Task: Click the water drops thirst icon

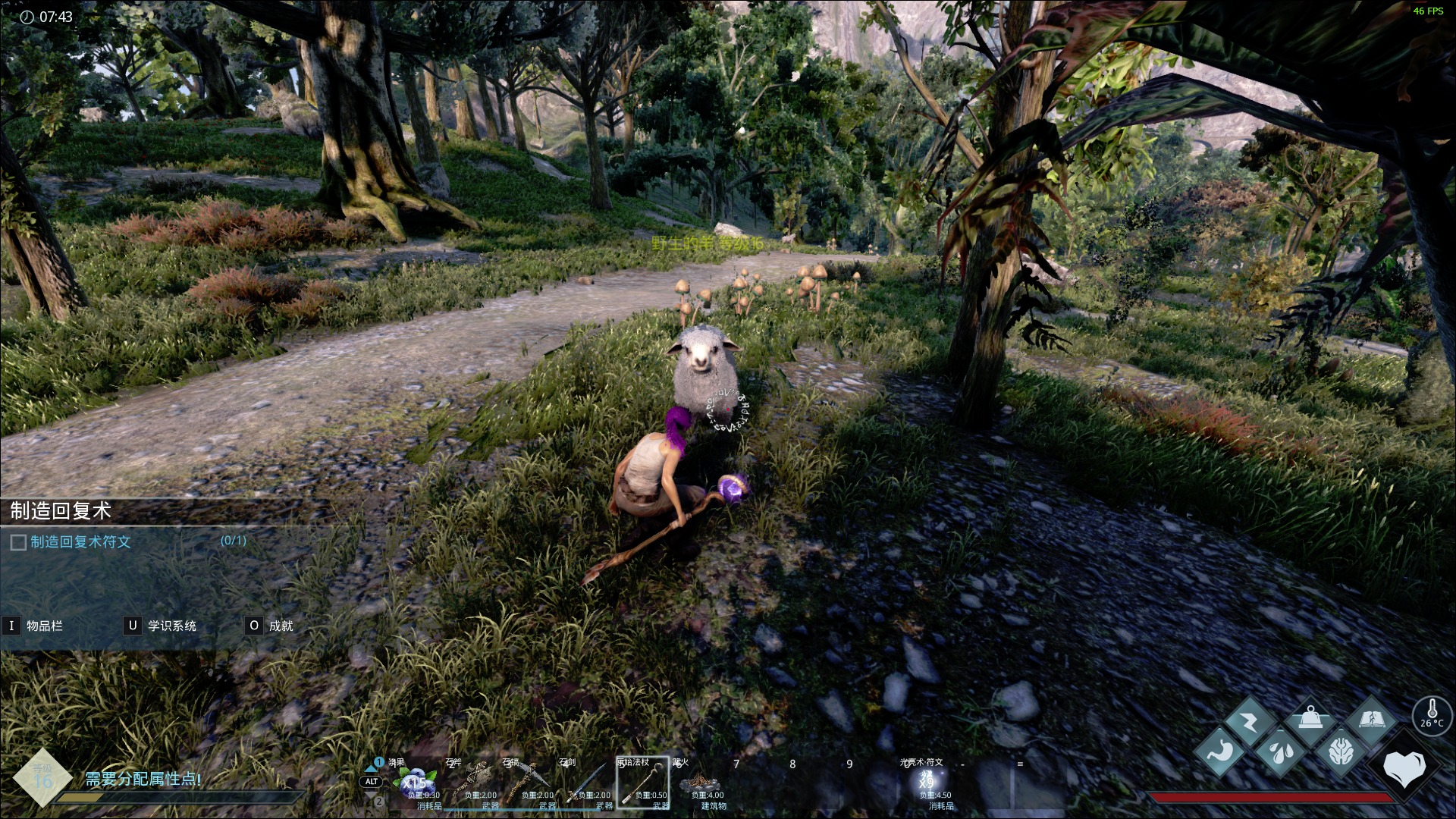Action: tap(1280, 752)
